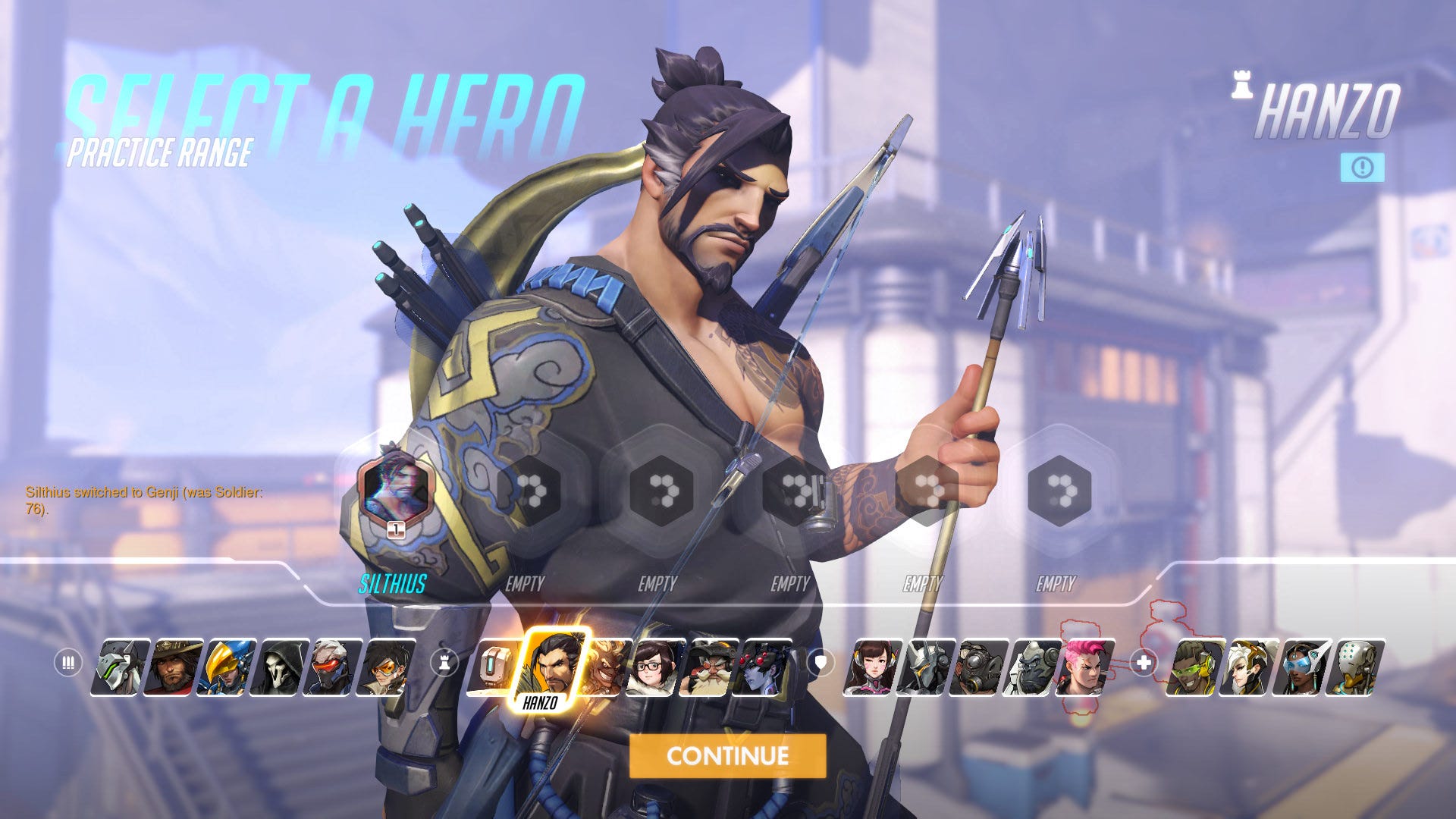Select Torbjörn's portrait

[x=708, y=667]
